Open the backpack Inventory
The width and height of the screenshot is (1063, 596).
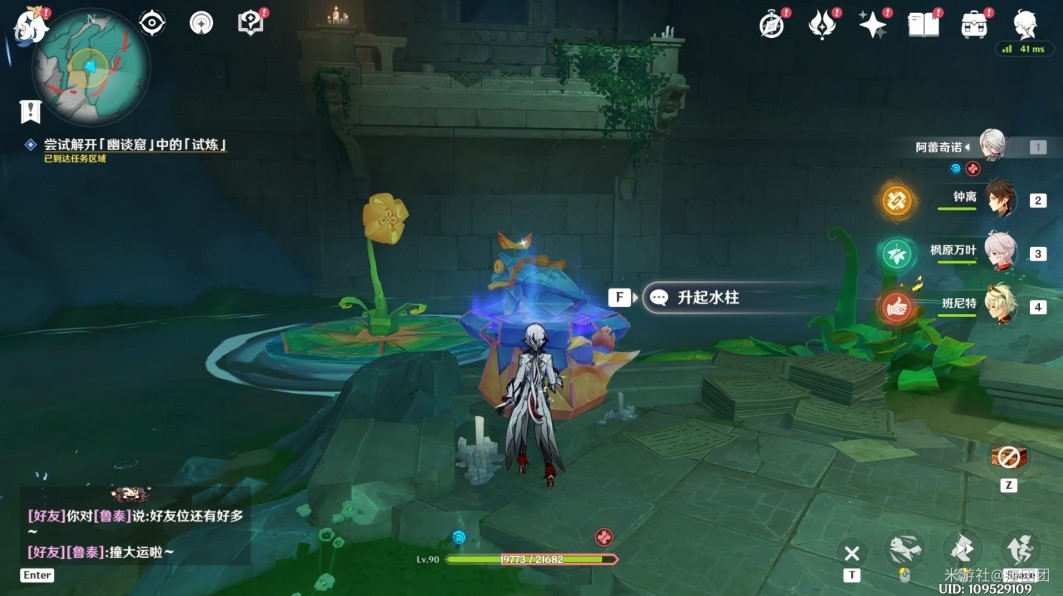point(974,25)
